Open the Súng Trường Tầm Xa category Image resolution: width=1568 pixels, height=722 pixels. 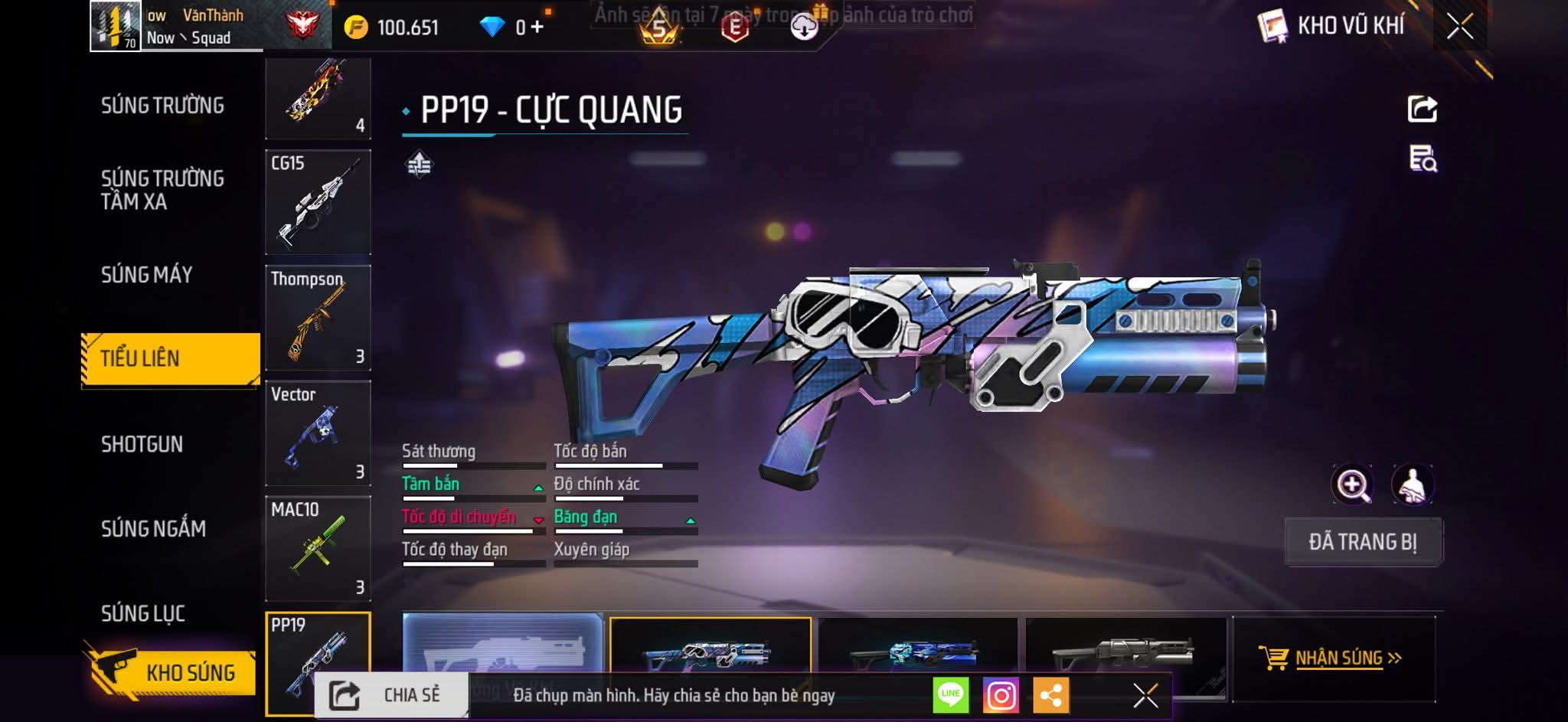click(162, 190)
